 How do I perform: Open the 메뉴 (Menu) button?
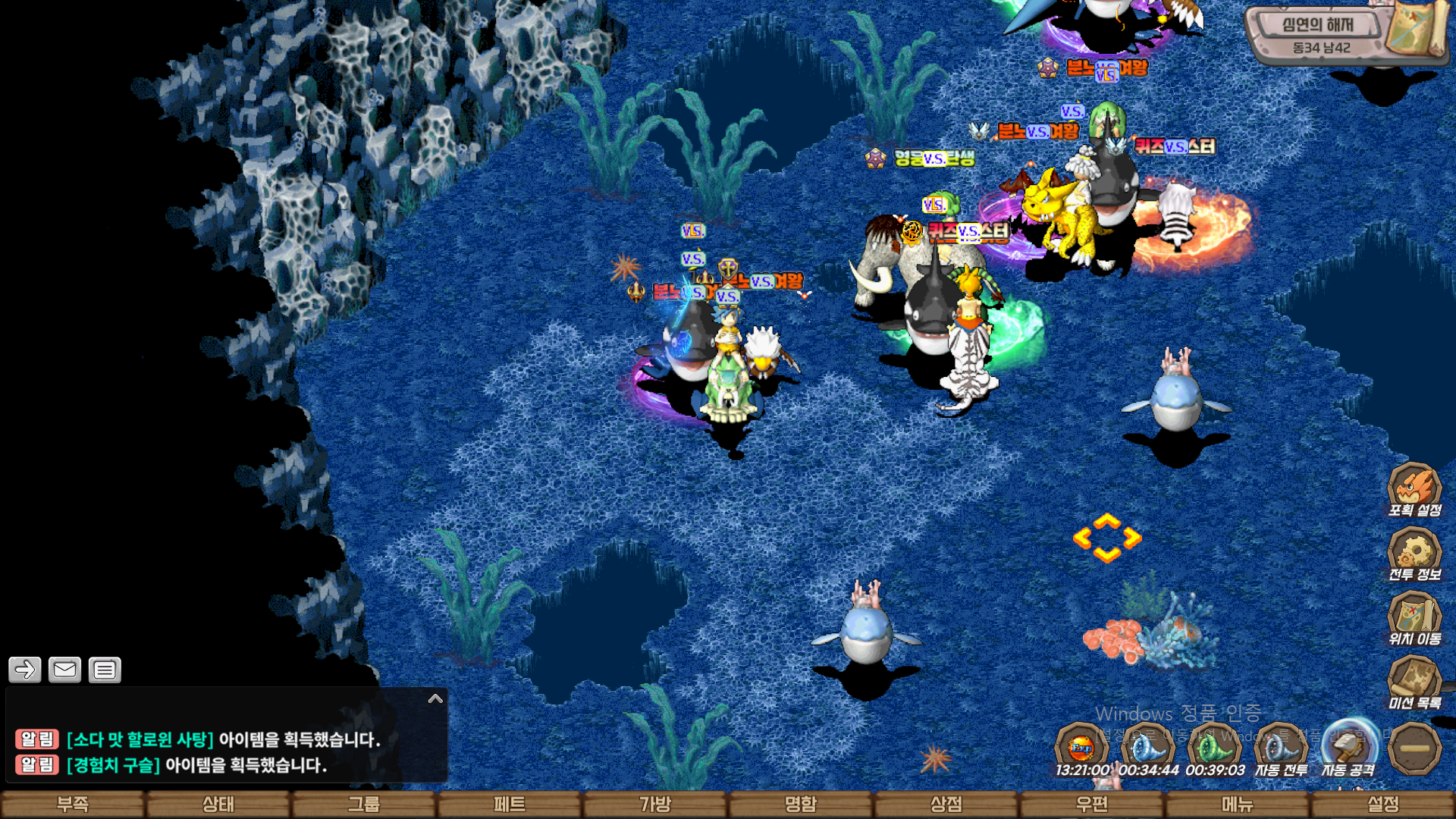click(x=1238, y=804)
